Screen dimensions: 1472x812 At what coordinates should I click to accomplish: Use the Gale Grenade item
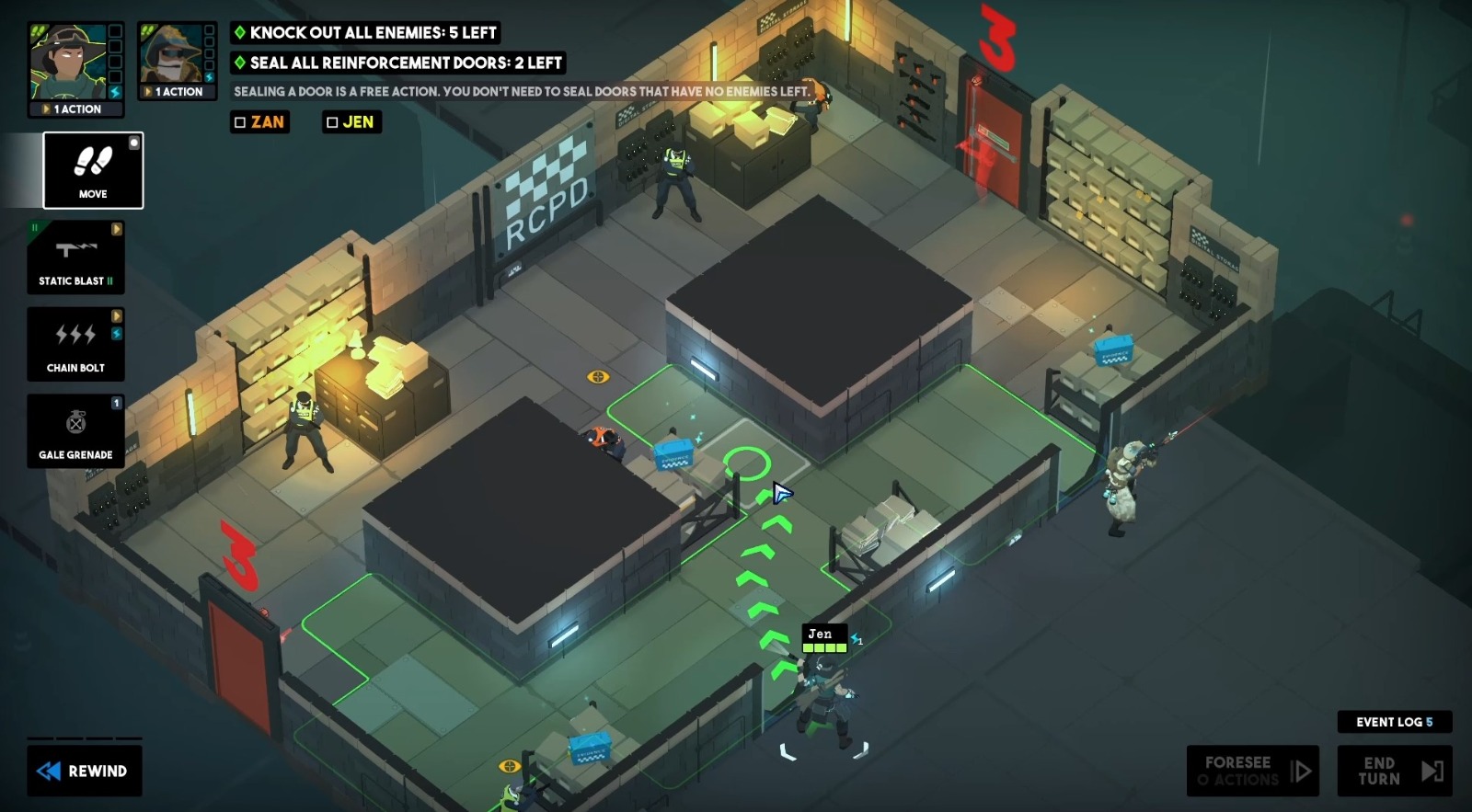[x=76, y=429]
